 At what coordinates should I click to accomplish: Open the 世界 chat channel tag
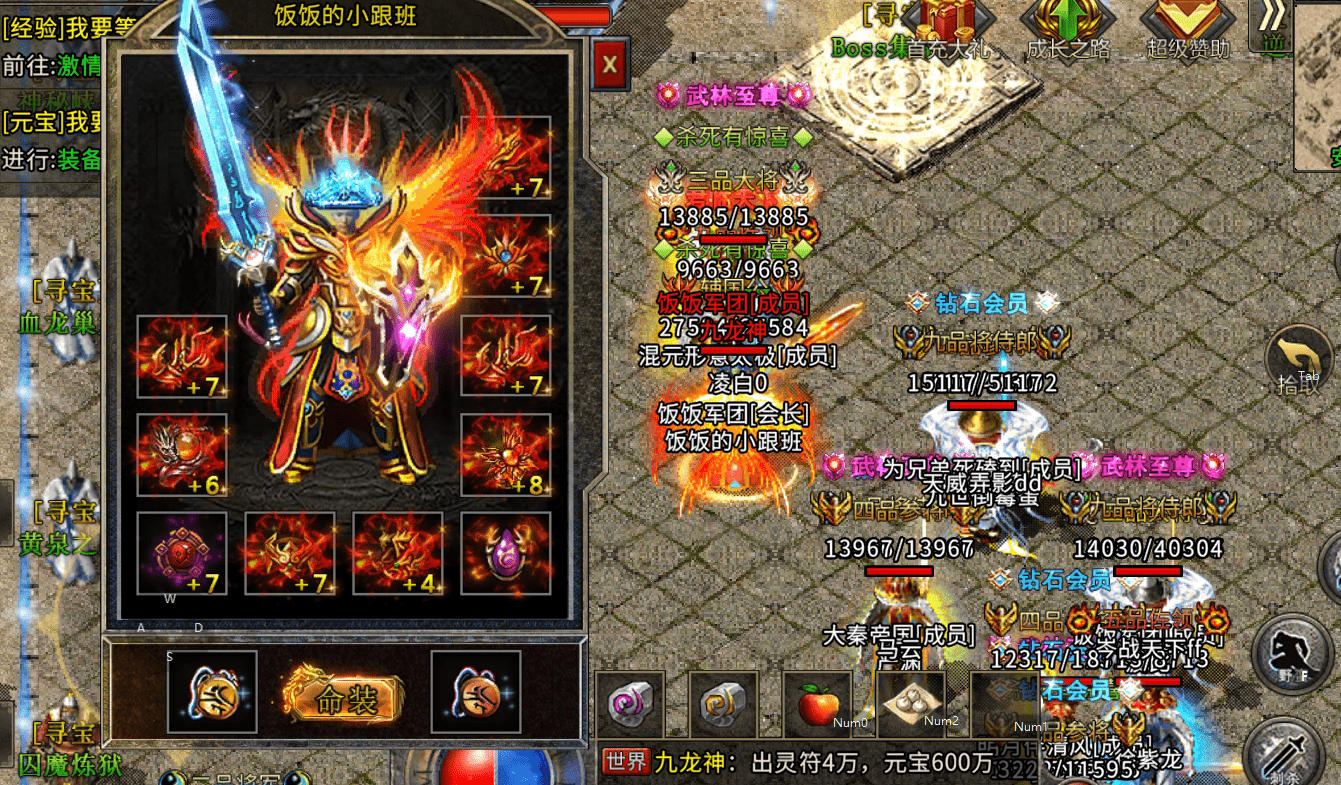[x=626, y=762]
